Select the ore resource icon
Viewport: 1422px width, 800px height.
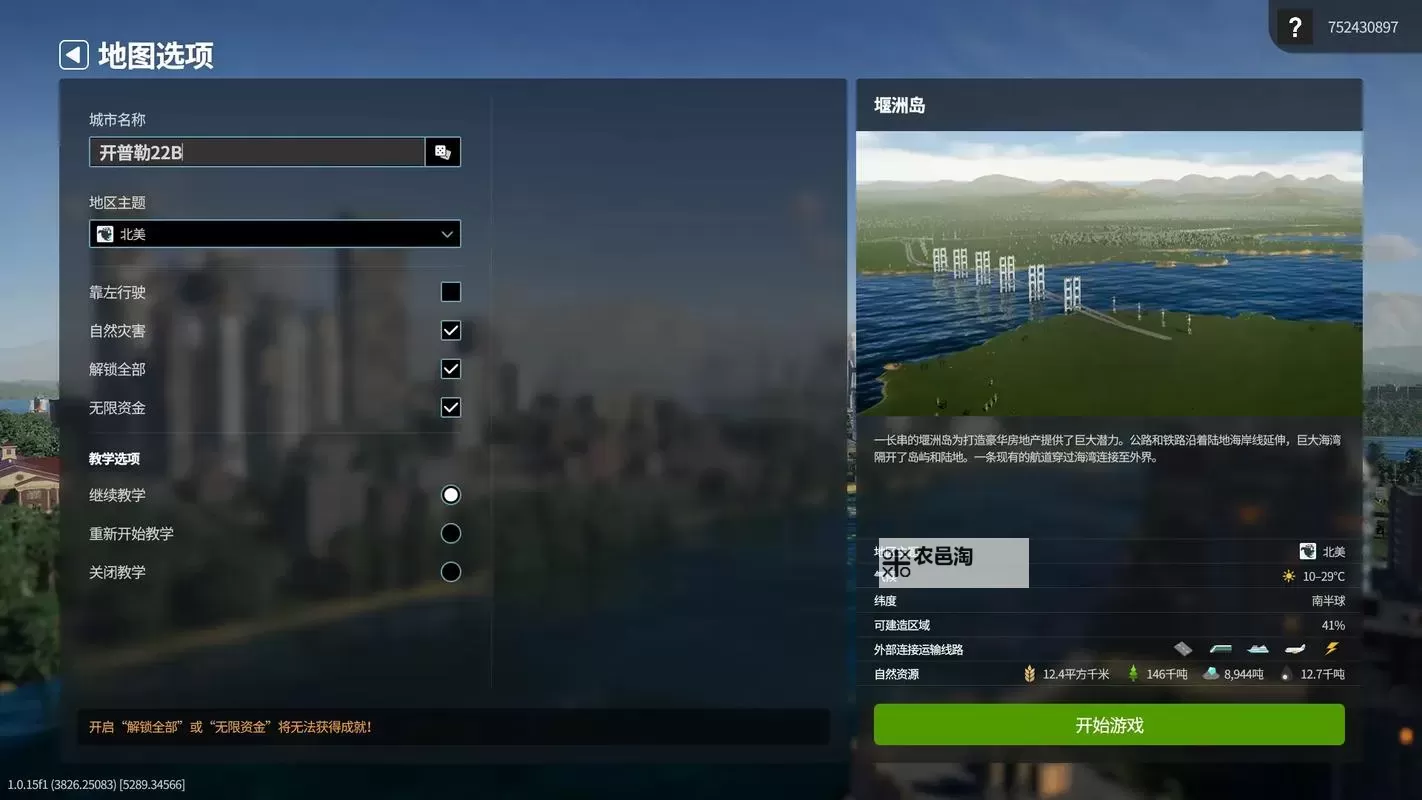(x=1211, y=673)
